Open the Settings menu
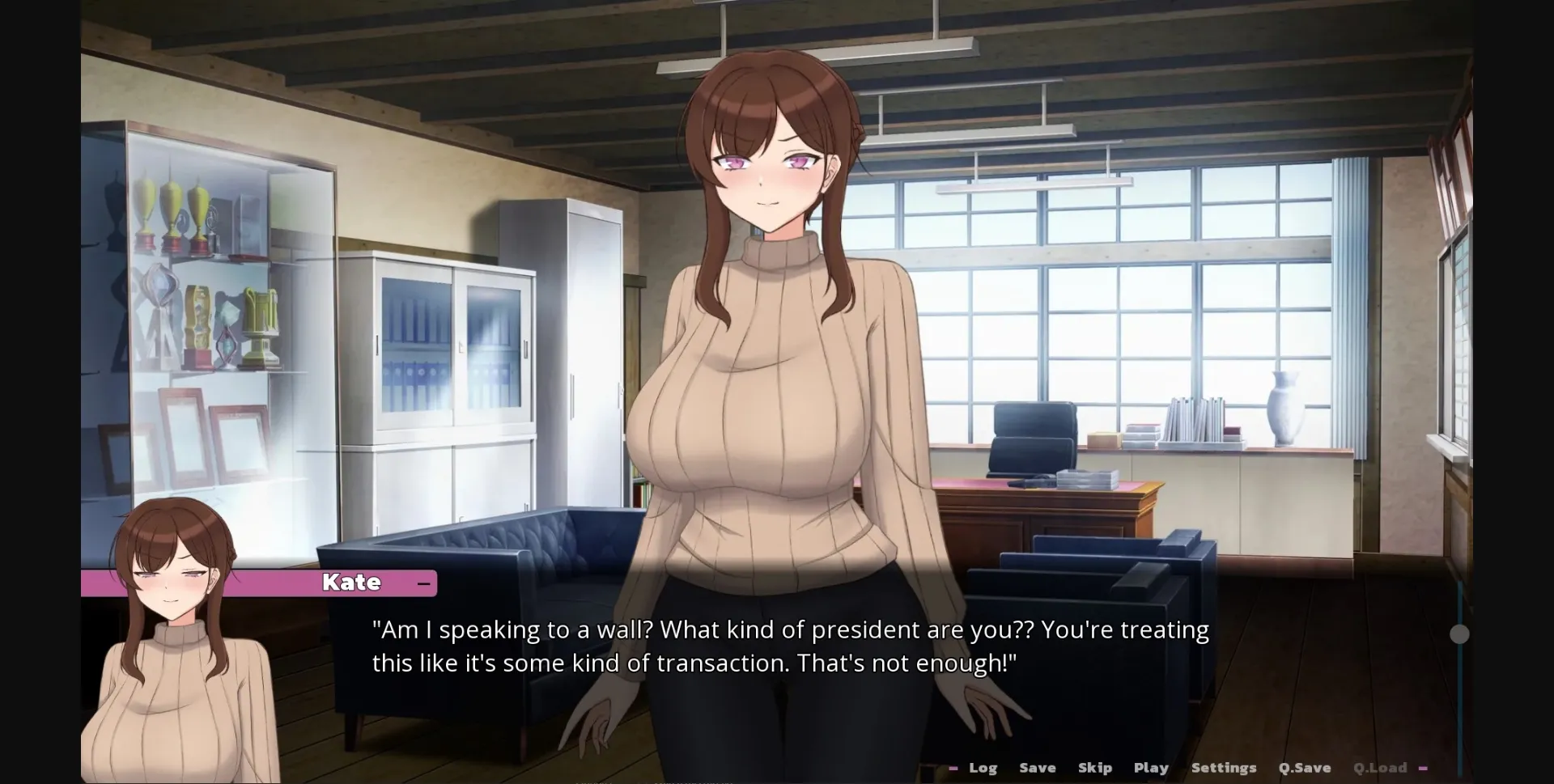 1223,767
